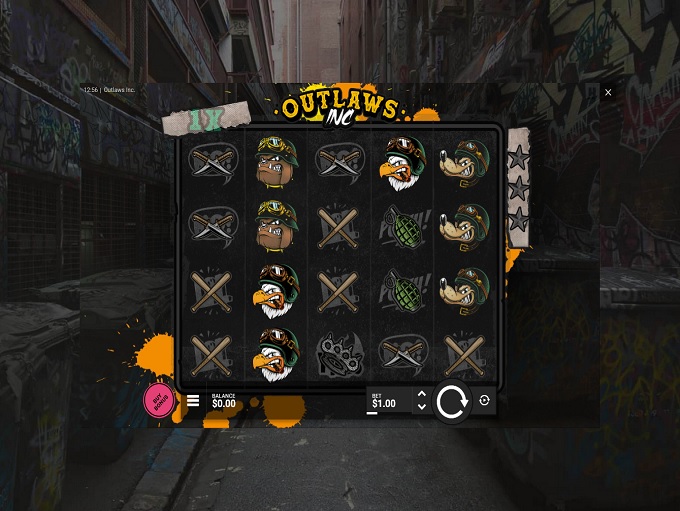Spin the reels with the circular arrow button
680x511 pixels.
tap(452, 402)
